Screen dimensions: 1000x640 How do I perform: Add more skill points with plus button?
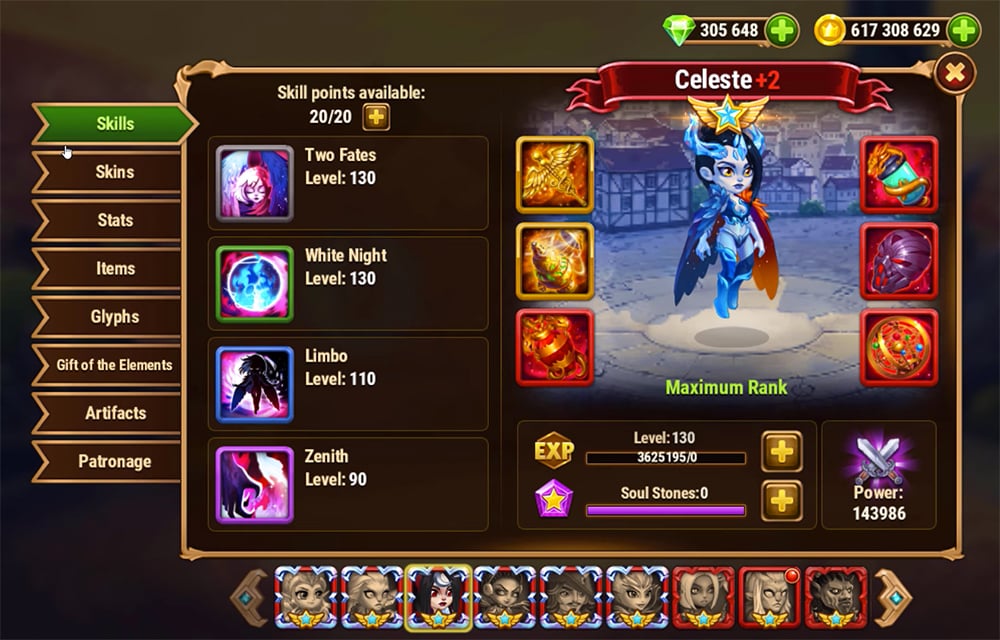(x=377, y=116)
